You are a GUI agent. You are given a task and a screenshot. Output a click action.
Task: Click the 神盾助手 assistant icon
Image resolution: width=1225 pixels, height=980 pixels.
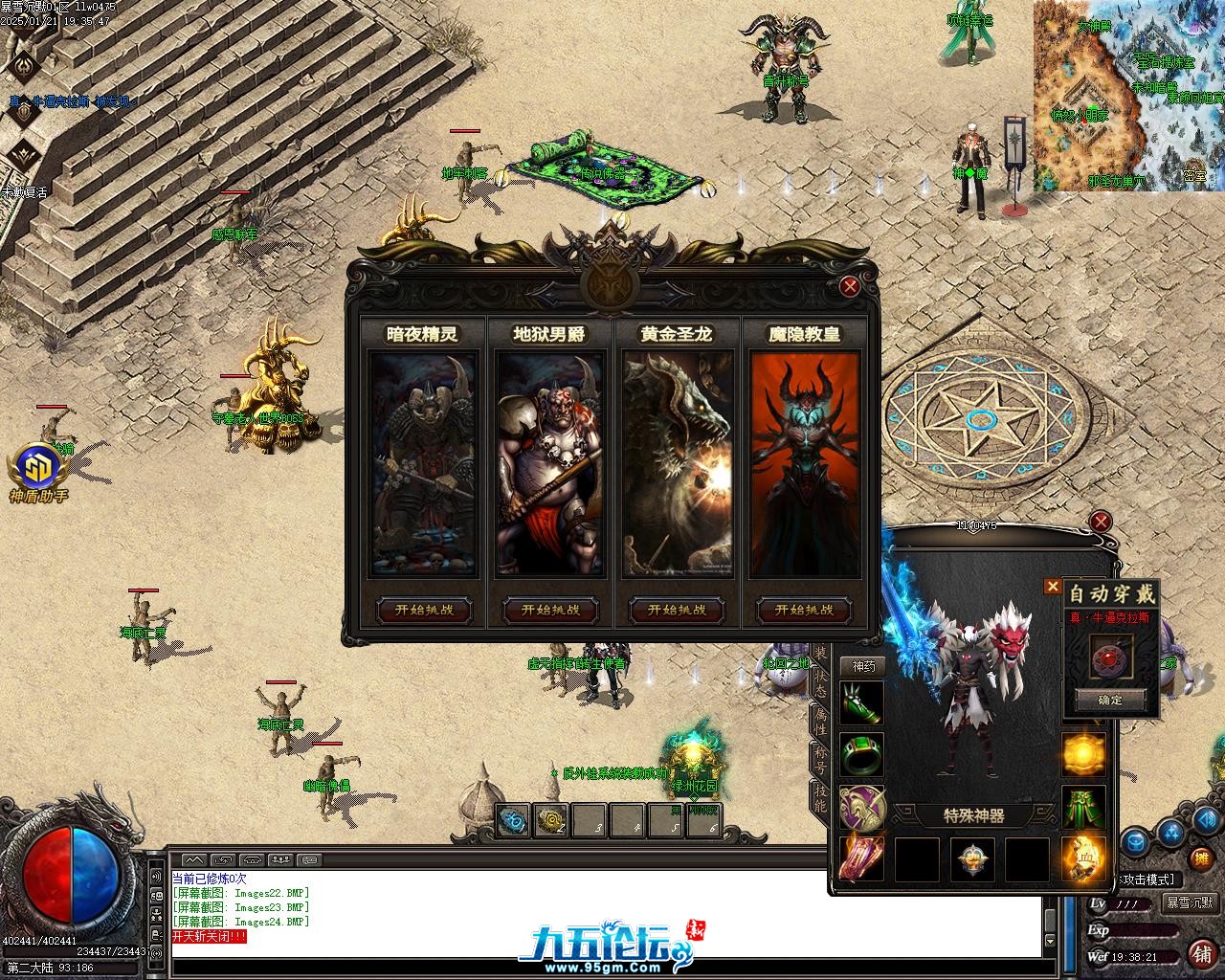click(38, 474)
